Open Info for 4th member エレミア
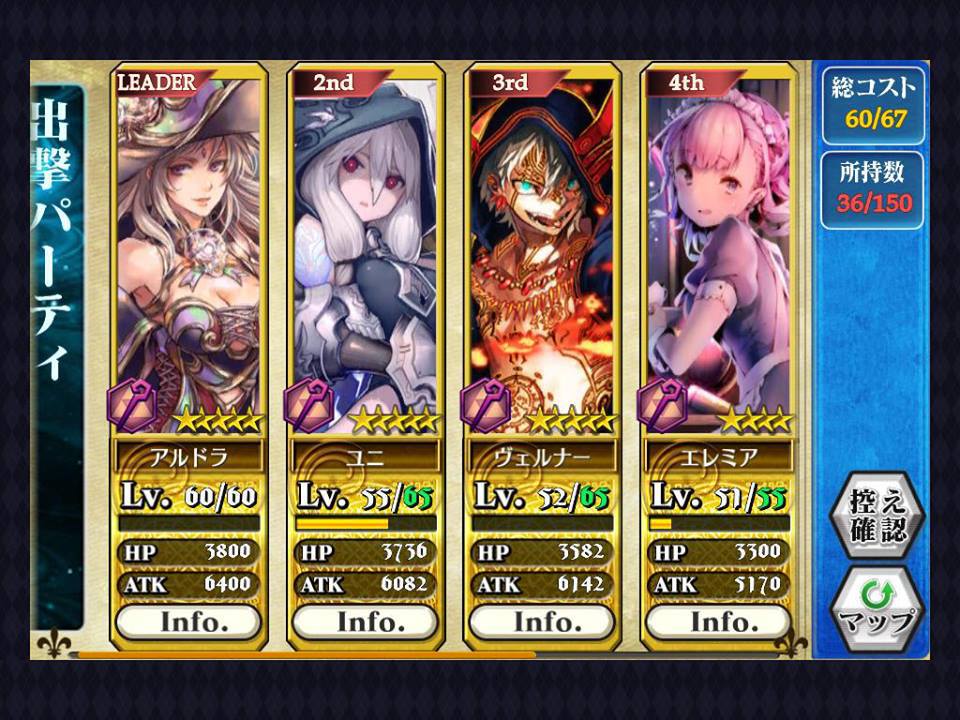This screenshot has height=720, width=960. [720, 621]
